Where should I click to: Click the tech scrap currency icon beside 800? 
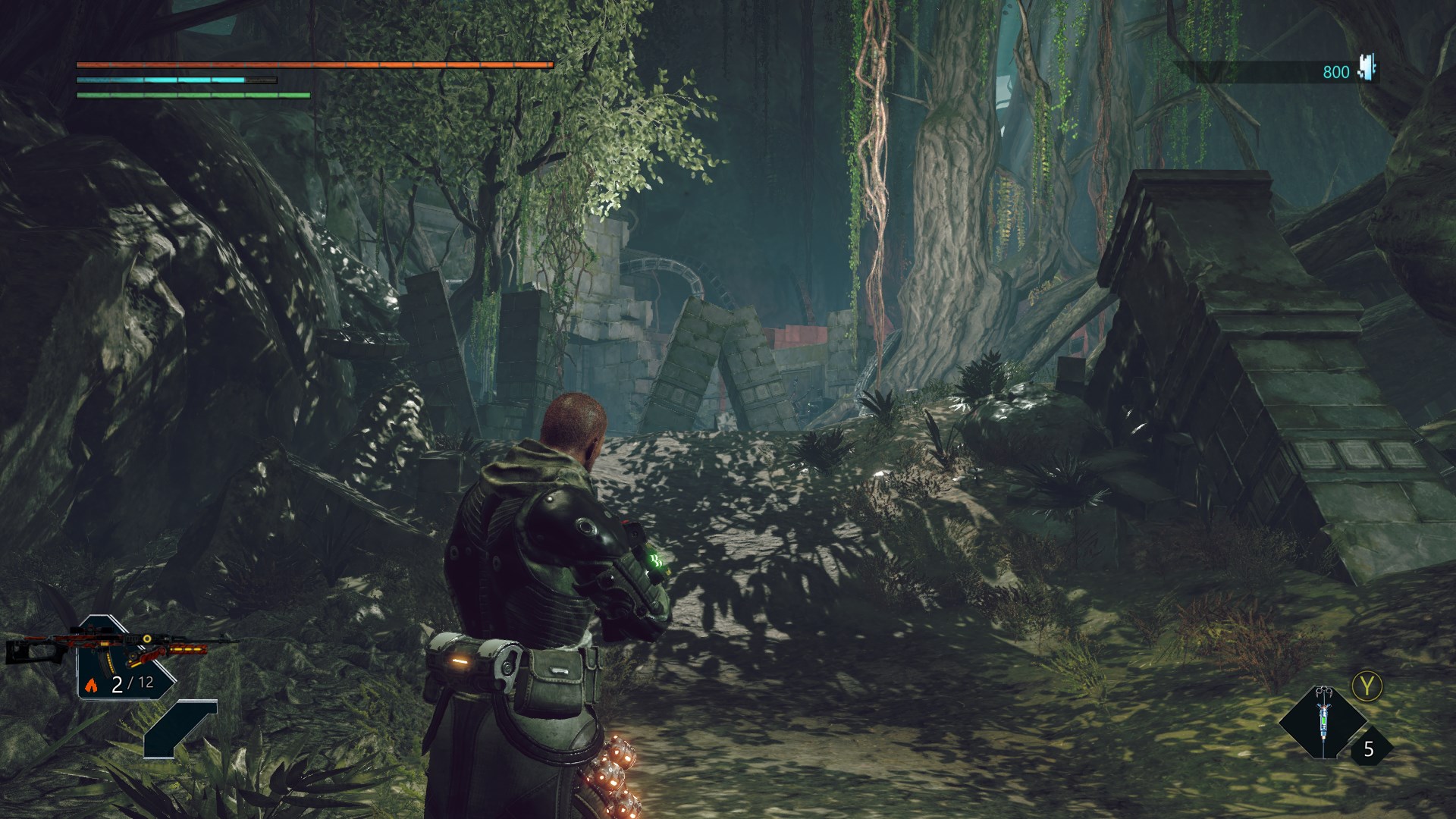coord(1365,70)
